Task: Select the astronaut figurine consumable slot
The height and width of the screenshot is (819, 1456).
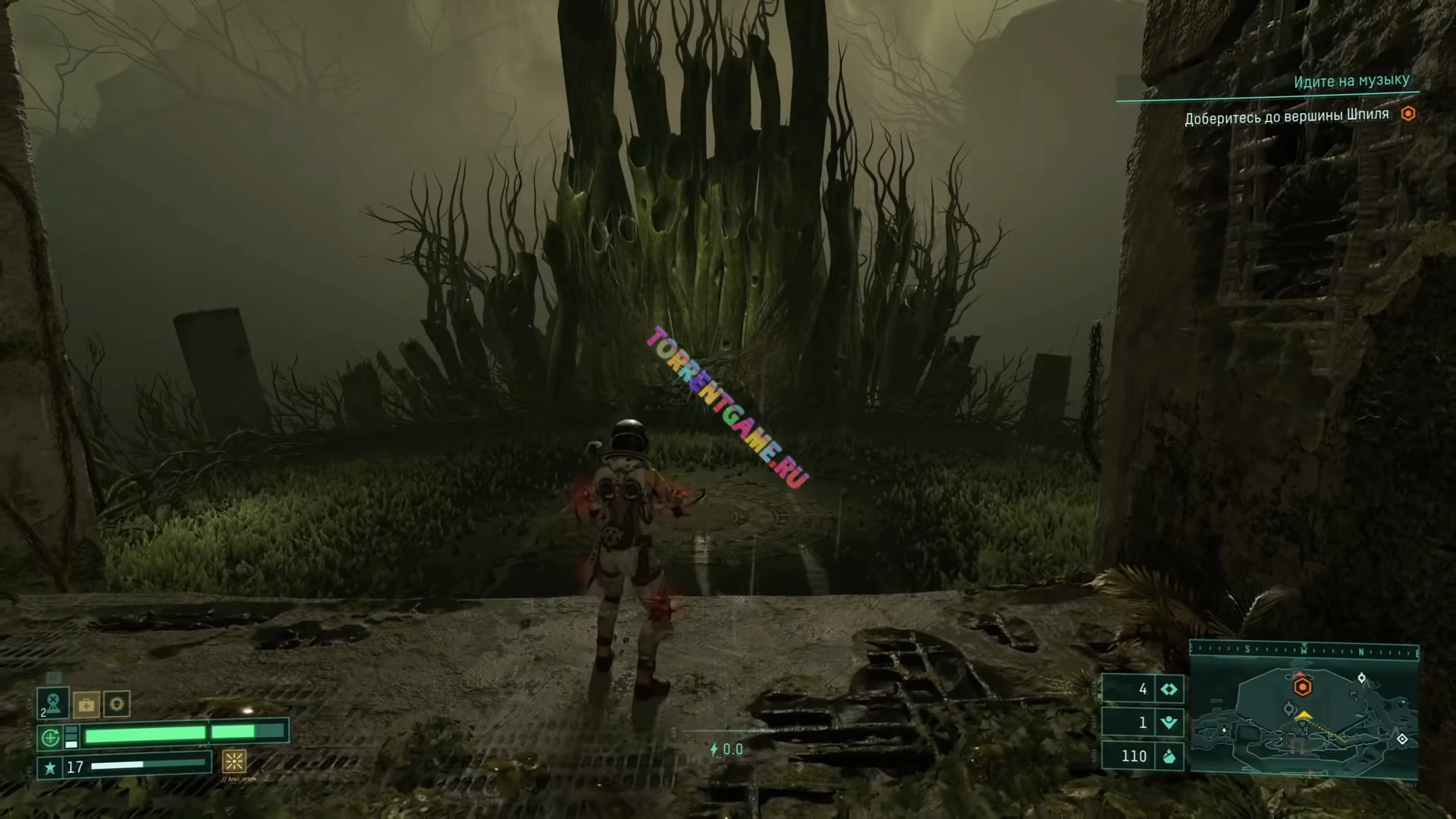Action: point(53,703)
